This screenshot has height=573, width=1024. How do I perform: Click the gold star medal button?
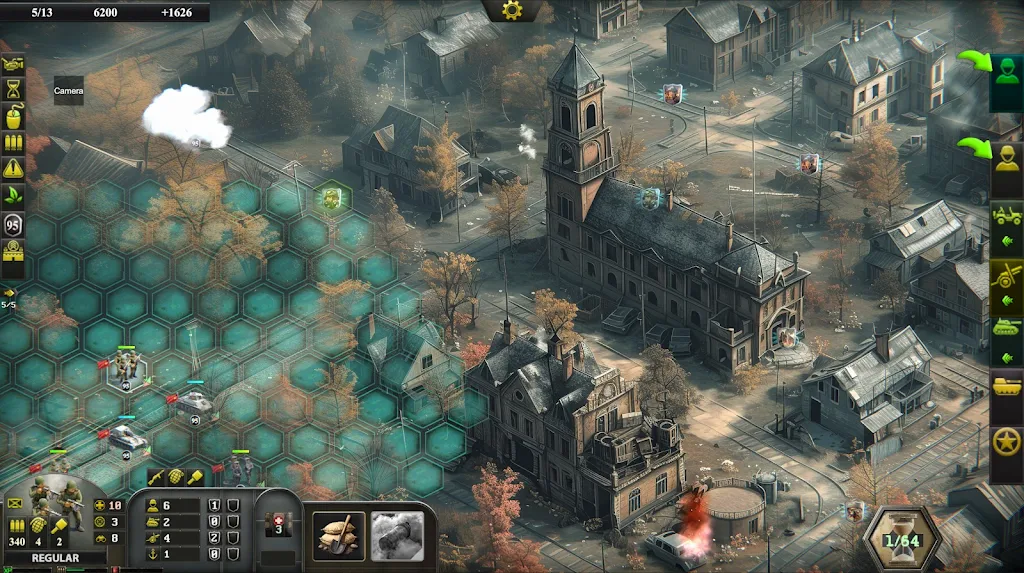tap(1006, 441)
